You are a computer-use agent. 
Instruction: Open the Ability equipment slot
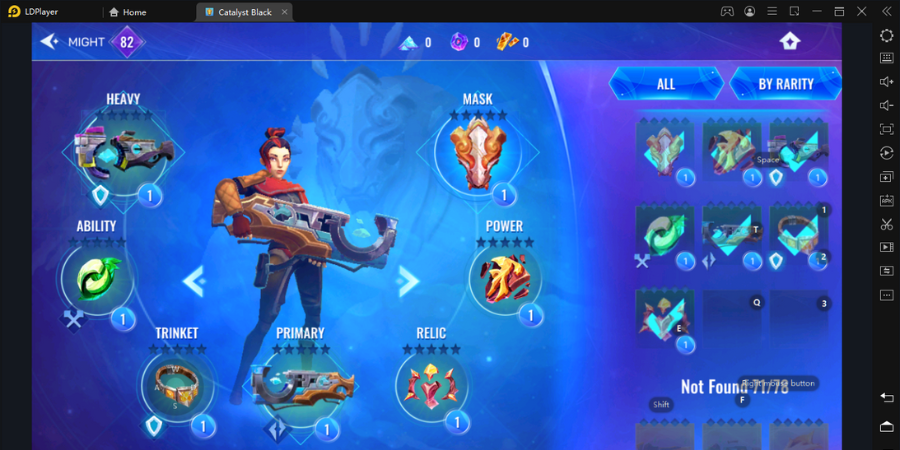coord(98,279)
